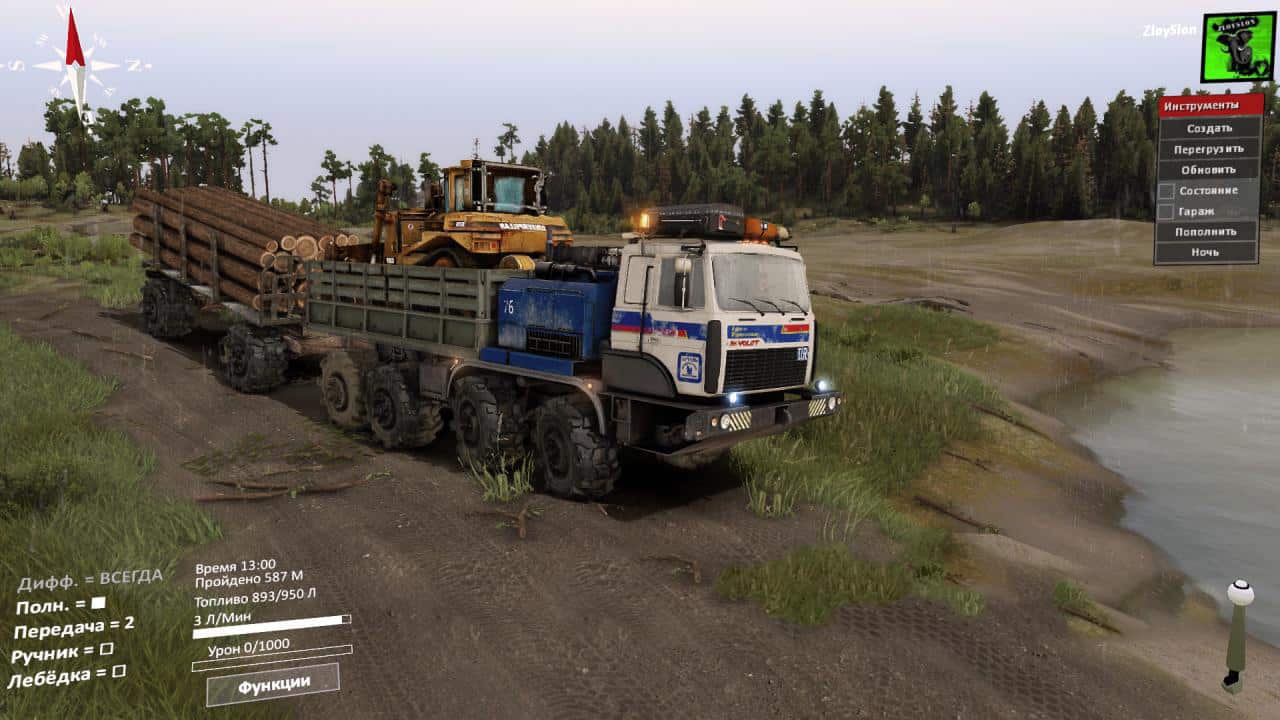Switch to night with the Ночь button
Viewport: 1280px width, 720px height.
pyautogui.click(x=1209, y=252)
